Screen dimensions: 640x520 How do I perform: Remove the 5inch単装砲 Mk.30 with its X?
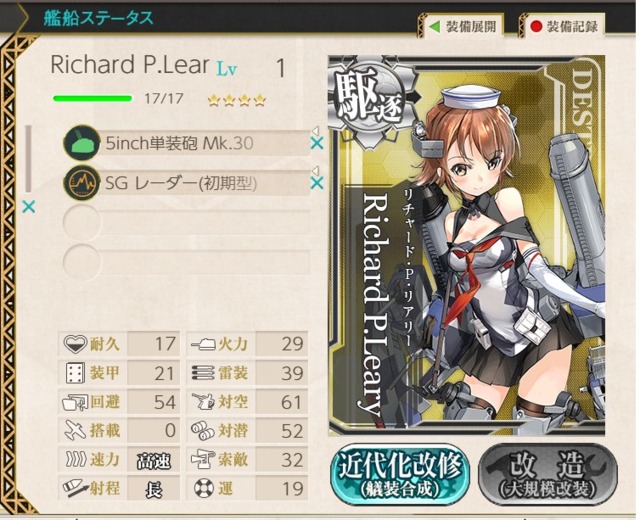point(317,144)
